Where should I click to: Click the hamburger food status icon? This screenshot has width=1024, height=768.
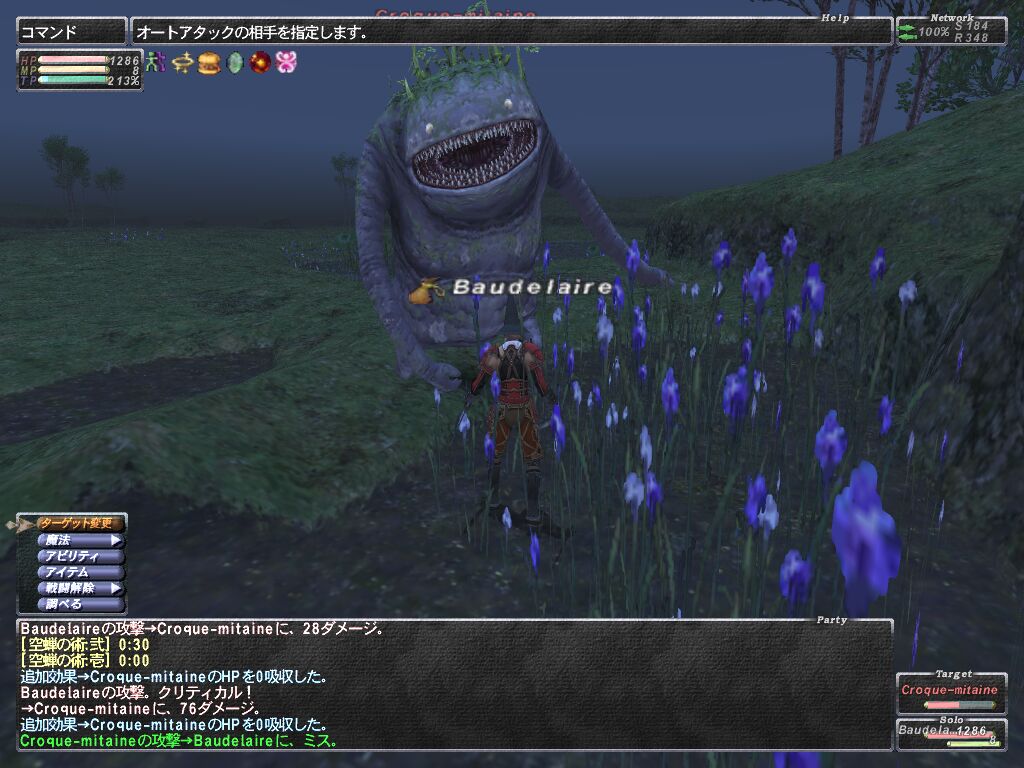(208, 62)
